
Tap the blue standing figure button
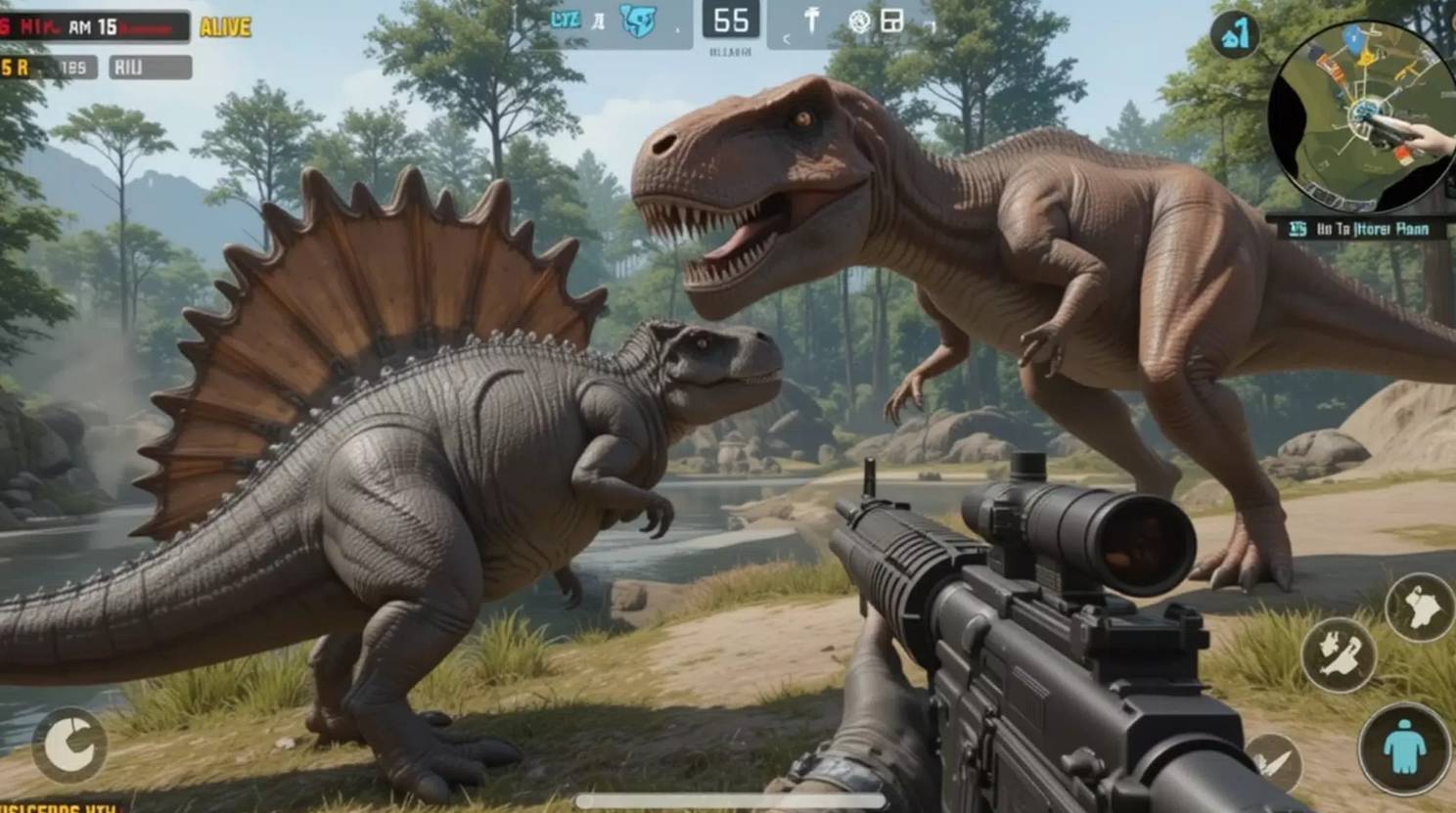1404,748
